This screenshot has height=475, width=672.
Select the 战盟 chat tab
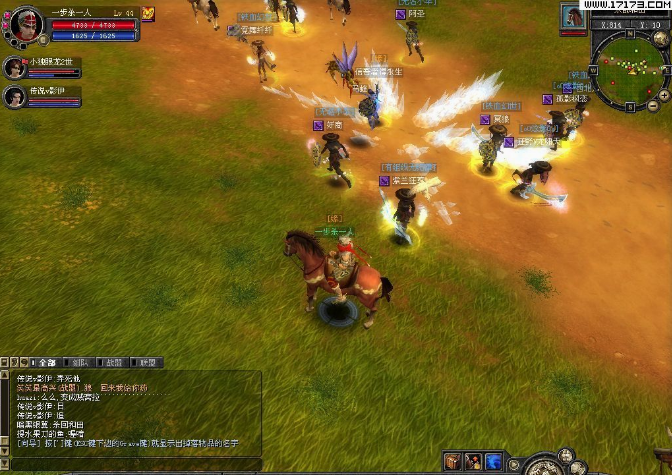click(114, 362)
